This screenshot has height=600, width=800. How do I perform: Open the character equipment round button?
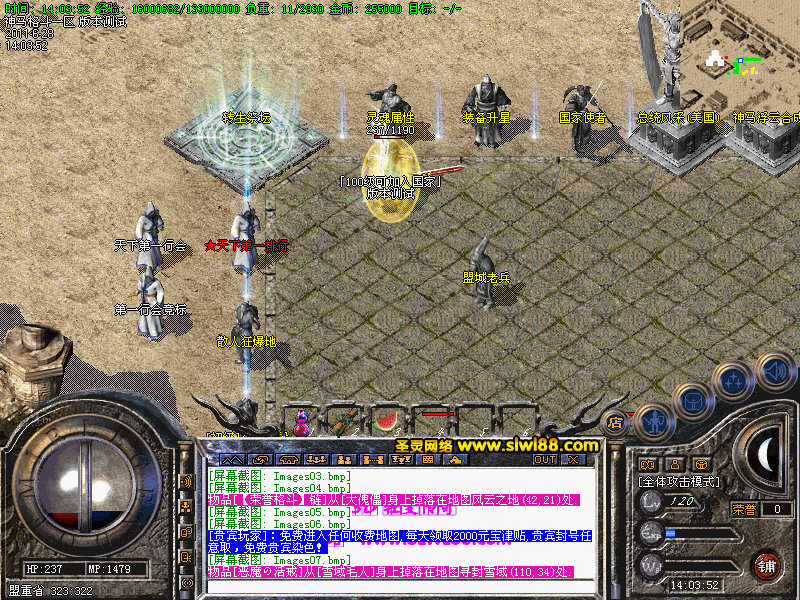point(653,422)
